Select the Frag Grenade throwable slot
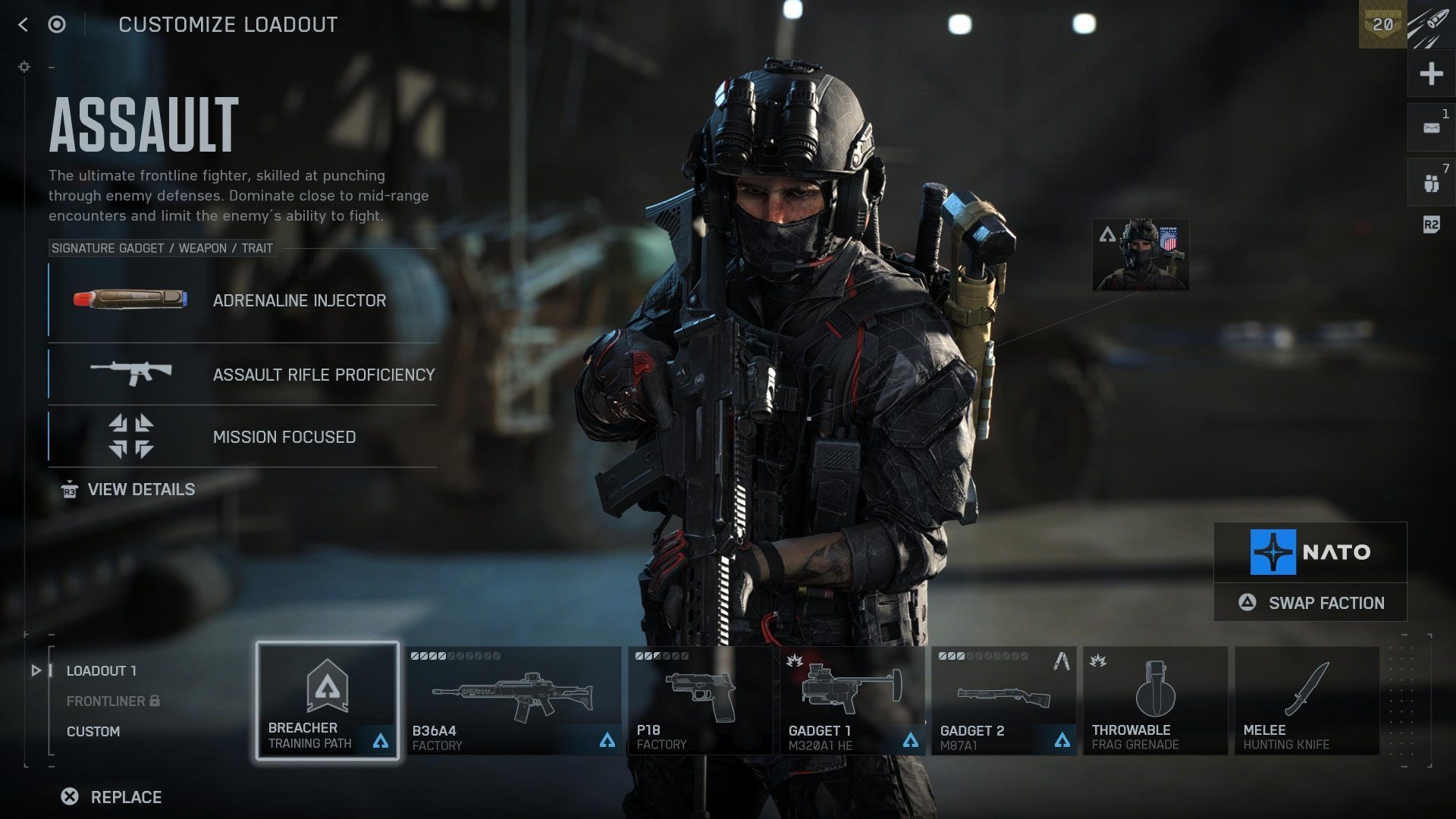 tap(1155, 701)
